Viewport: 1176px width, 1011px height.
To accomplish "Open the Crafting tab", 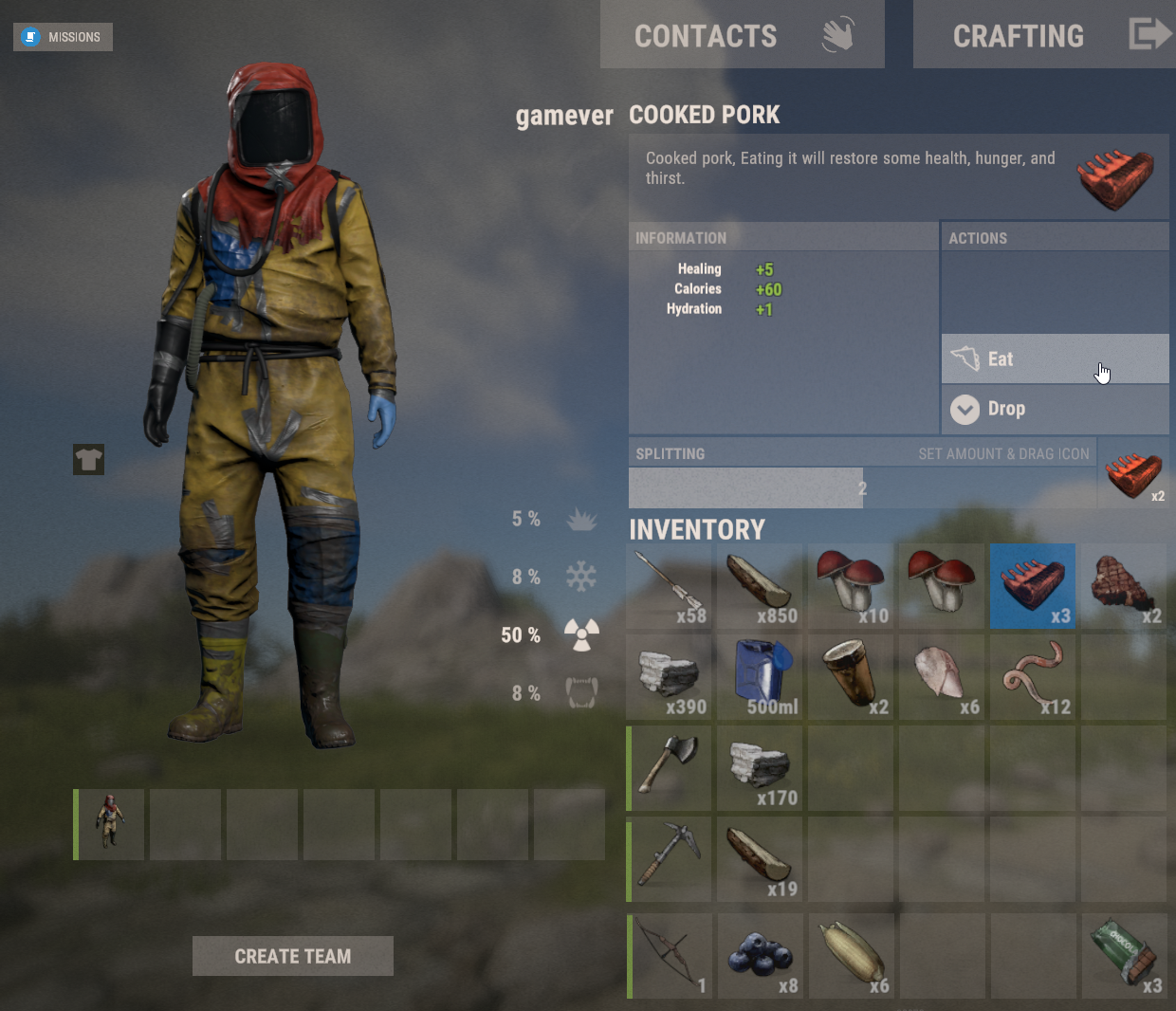I will click(1043, 35).
